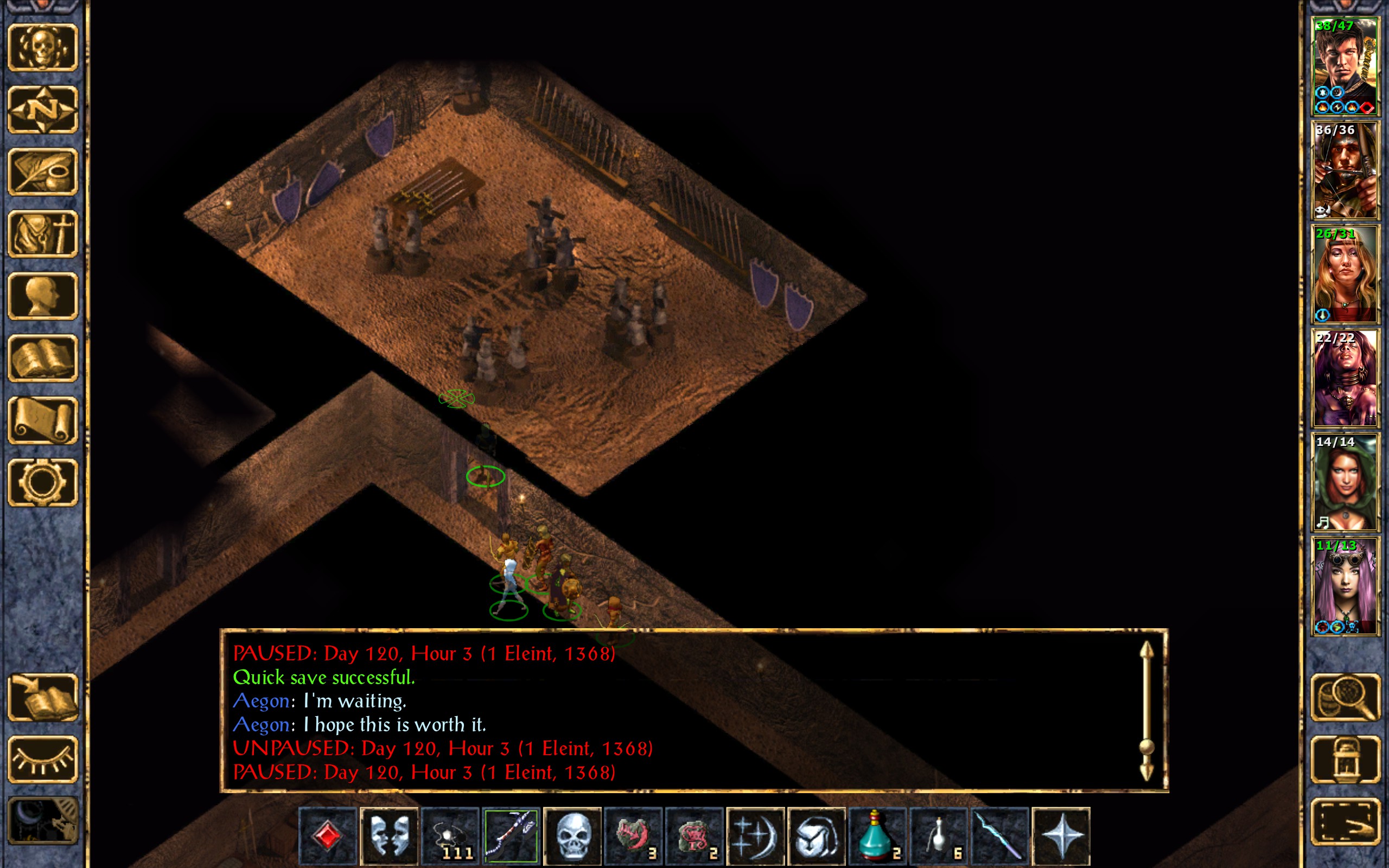Select the pink-haired goggles character portrait
Screen dimensions: 1389x868
[1345, 585]
